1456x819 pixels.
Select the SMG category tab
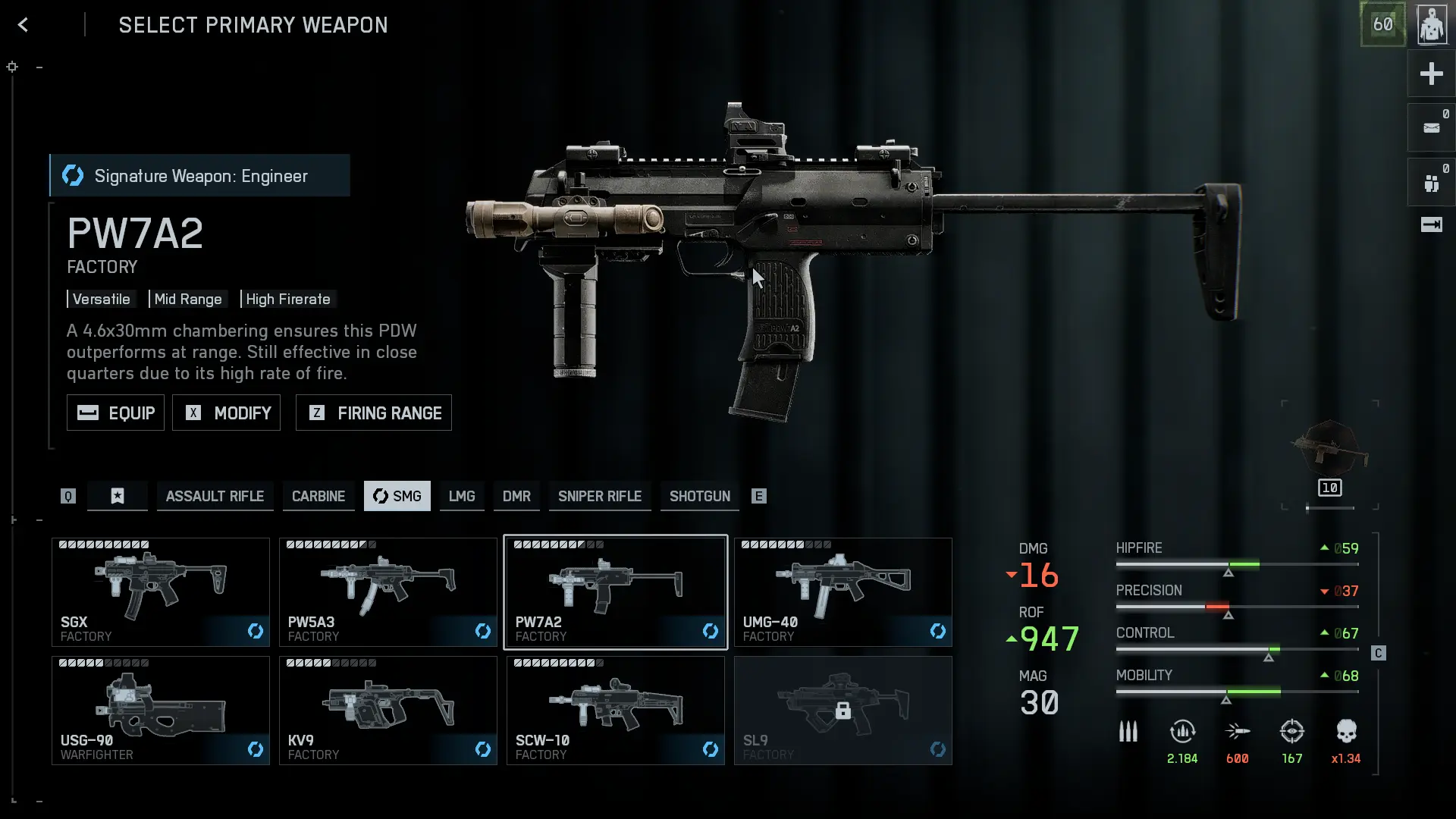pyautogui.click(x=397, y=496)
